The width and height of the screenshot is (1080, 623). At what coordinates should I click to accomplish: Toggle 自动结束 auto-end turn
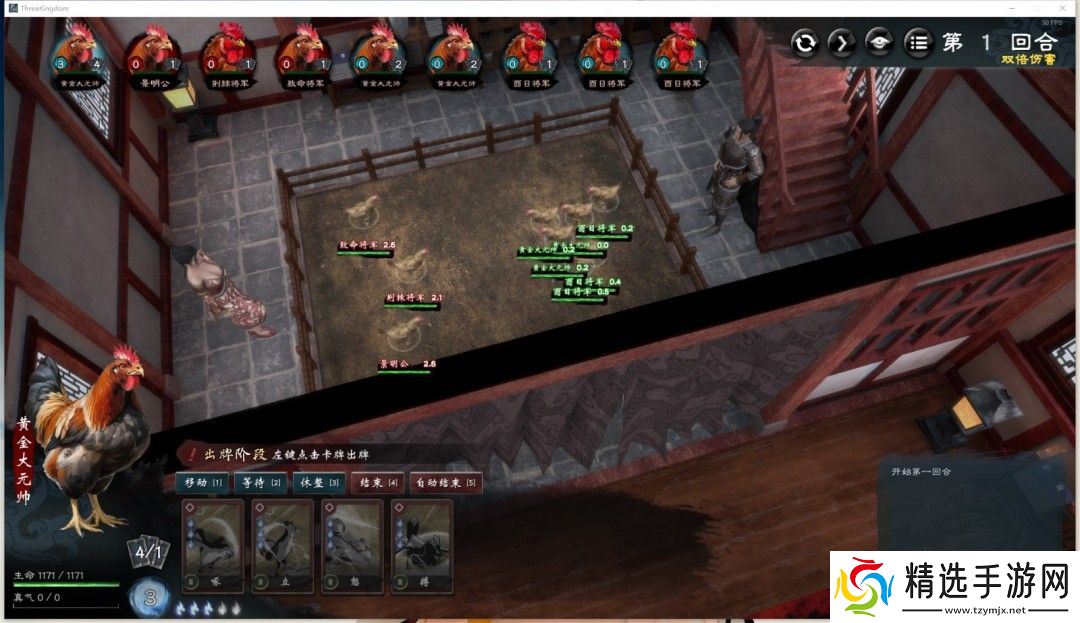tap(446, 483)
